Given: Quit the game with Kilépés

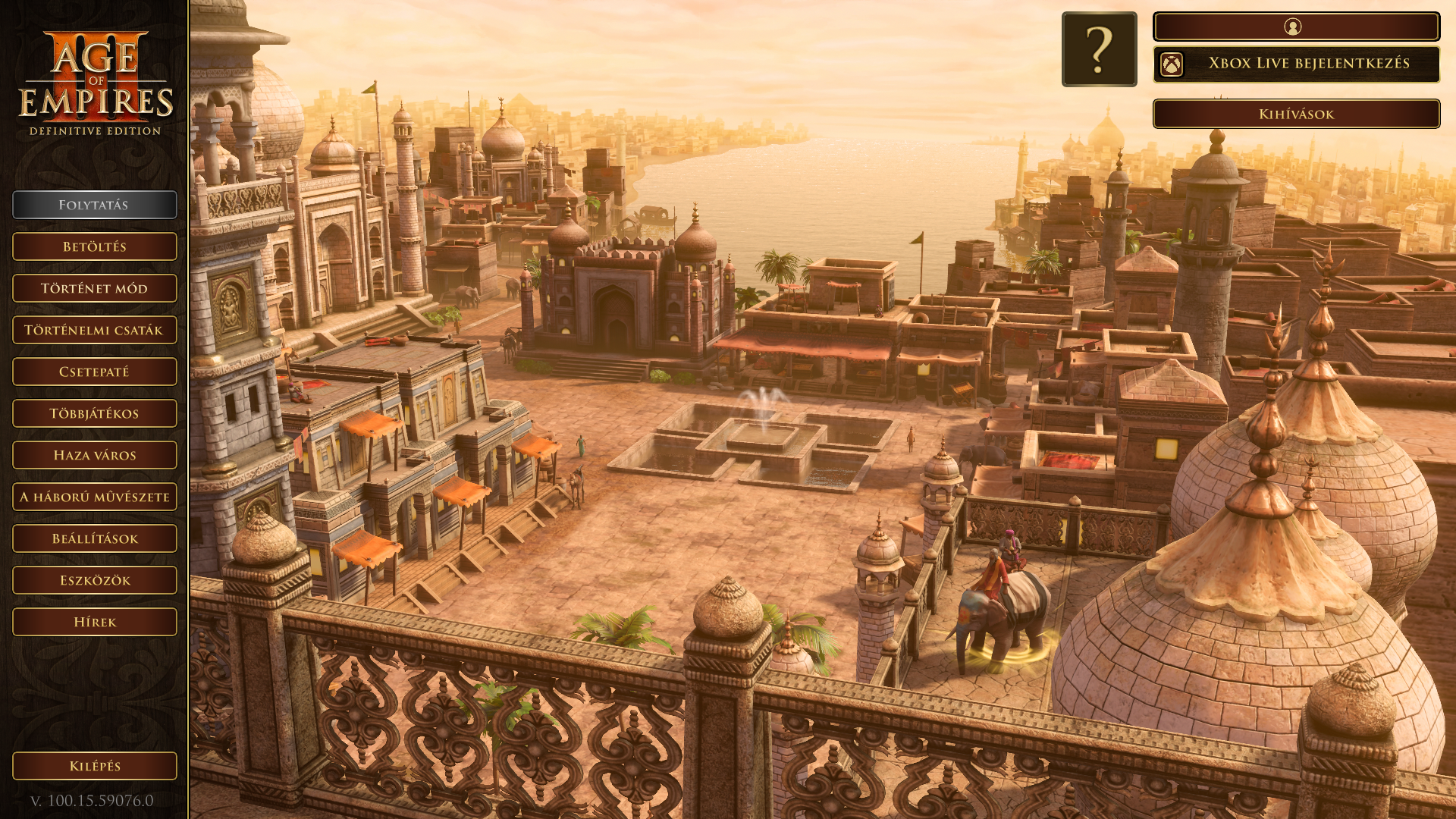Looking at the screenshot, I should pyautogui.click(x=95, y=766).
